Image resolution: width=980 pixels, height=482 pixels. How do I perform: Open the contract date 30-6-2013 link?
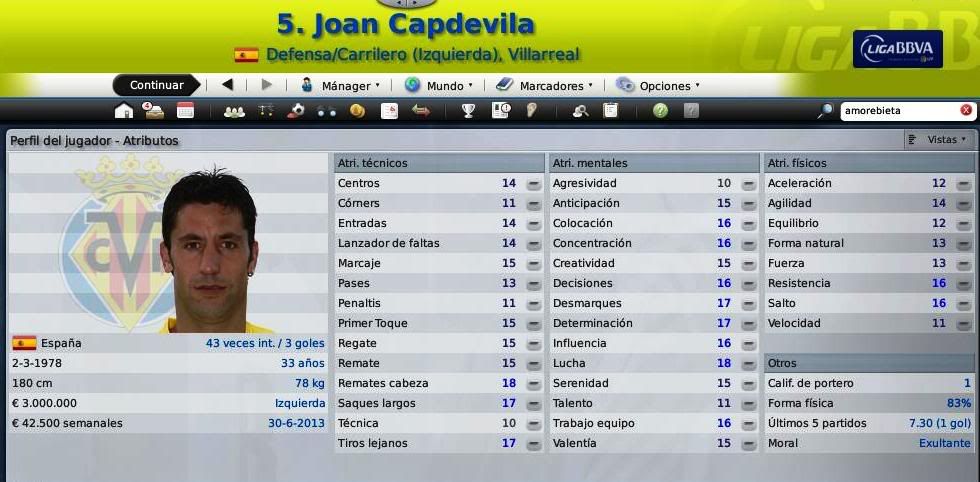coord(296,423)
